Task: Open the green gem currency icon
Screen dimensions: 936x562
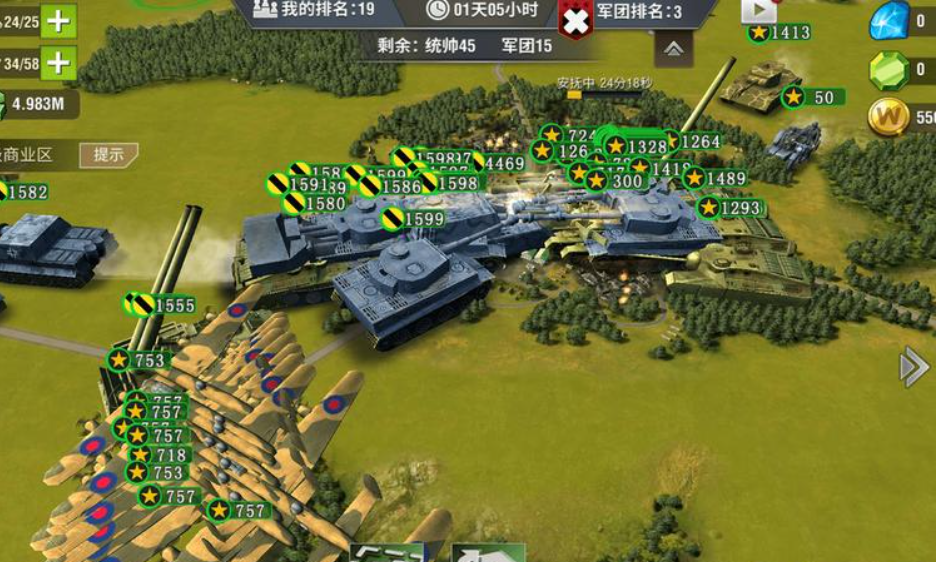Action: coord(889,70)
